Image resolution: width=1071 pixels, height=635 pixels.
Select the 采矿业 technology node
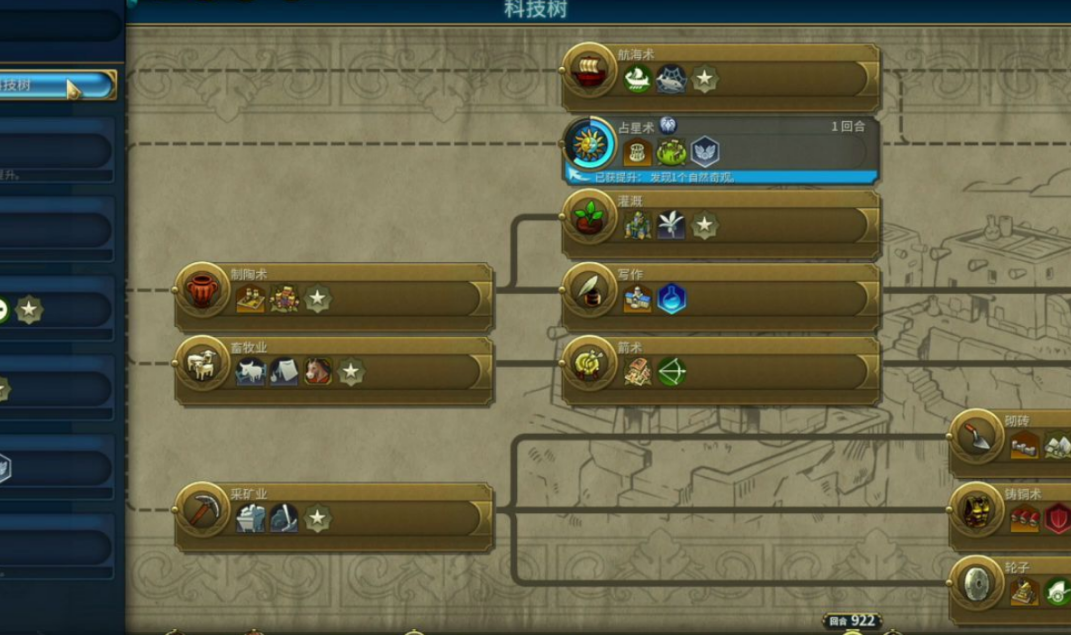[334, 517]
